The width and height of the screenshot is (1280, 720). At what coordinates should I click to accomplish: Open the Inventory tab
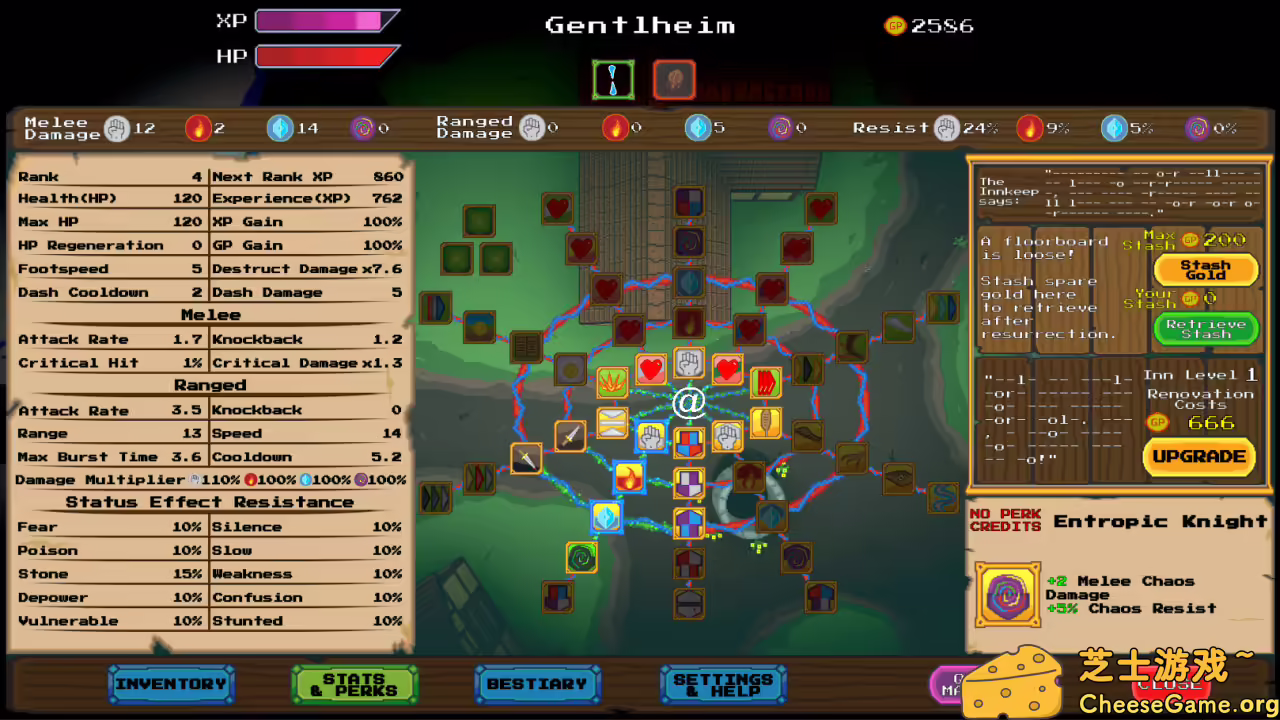pyautogui.click(x=170, y=684)
